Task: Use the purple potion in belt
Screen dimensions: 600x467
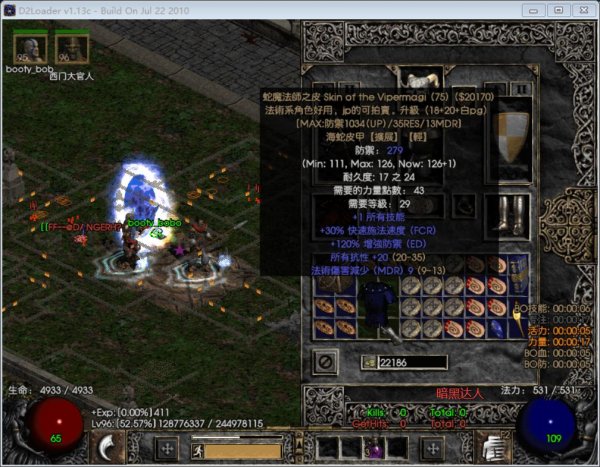Action: [376, 449]
